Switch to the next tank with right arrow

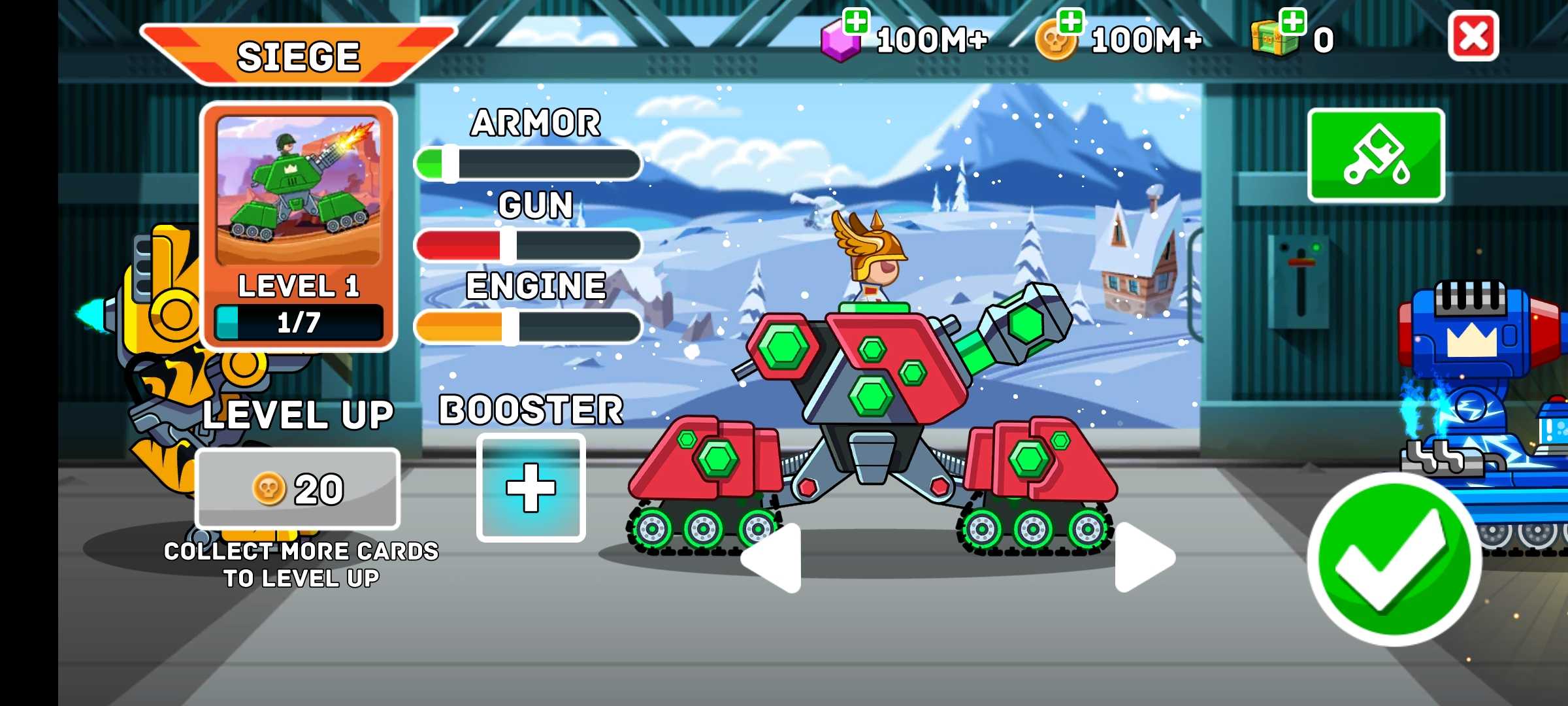click(x=1143, y=558)
